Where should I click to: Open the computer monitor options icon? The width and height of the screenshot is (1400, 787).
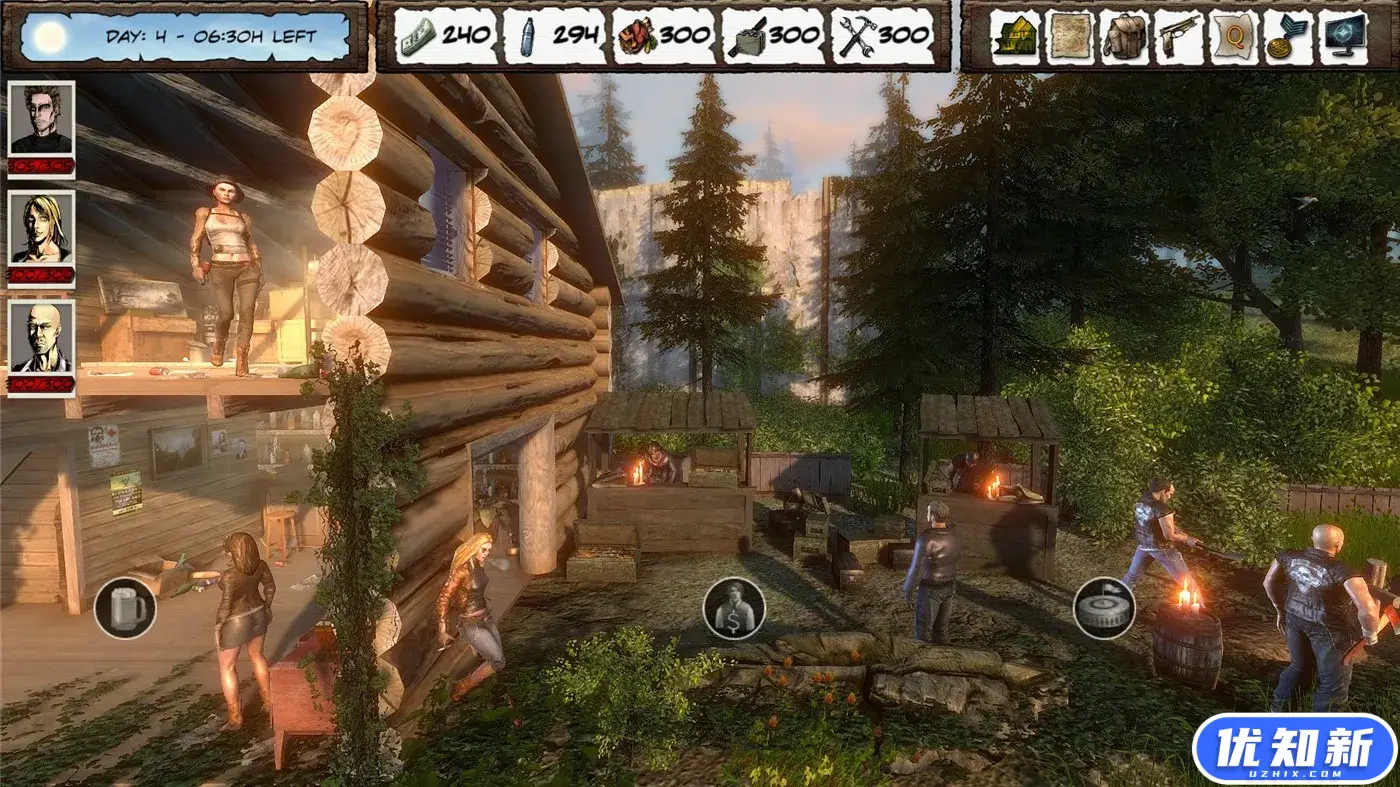pos(1343,37)
